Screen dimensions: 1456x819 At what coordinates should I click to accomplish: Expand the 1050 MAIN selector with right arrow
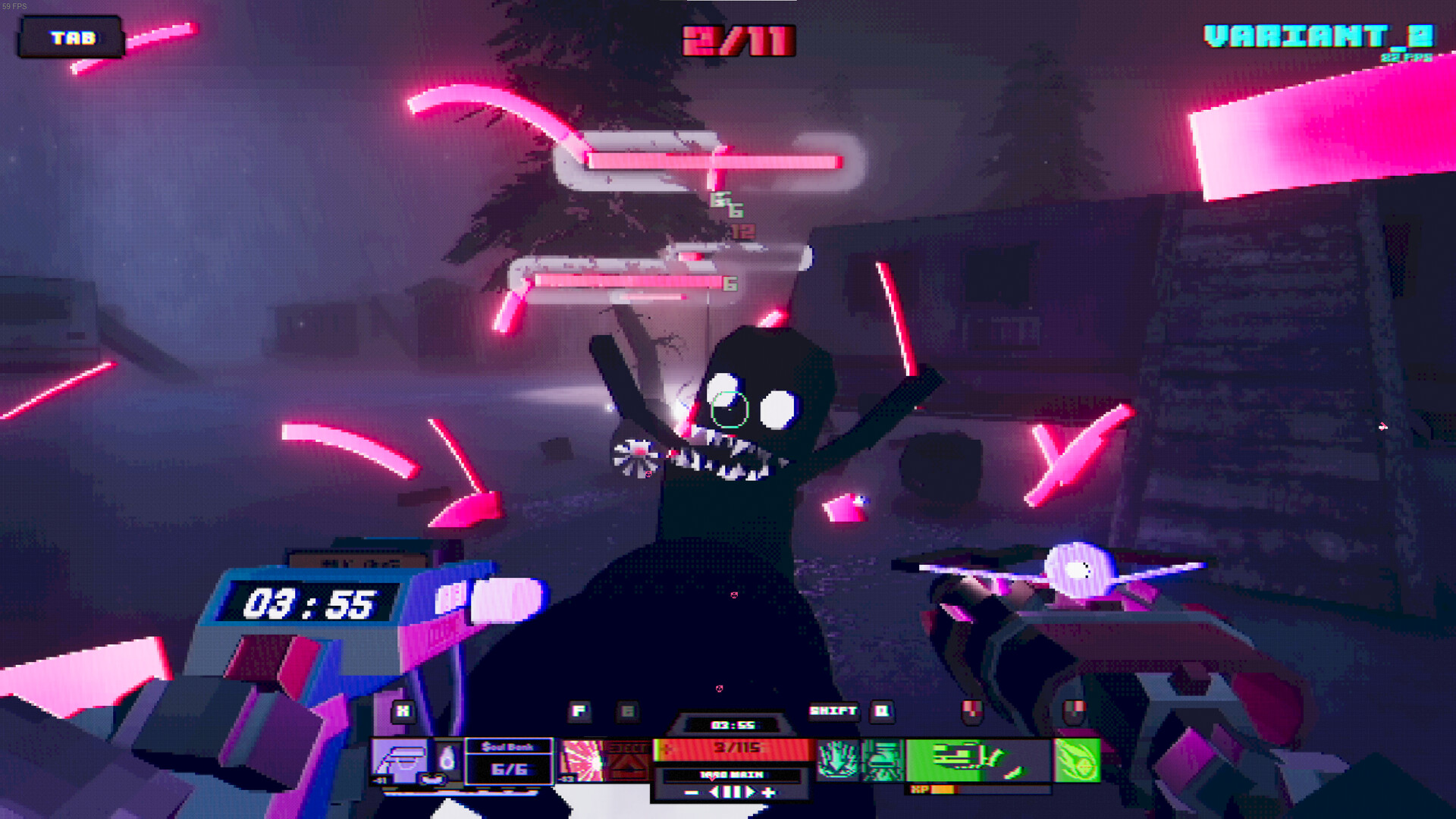(751, 792)
